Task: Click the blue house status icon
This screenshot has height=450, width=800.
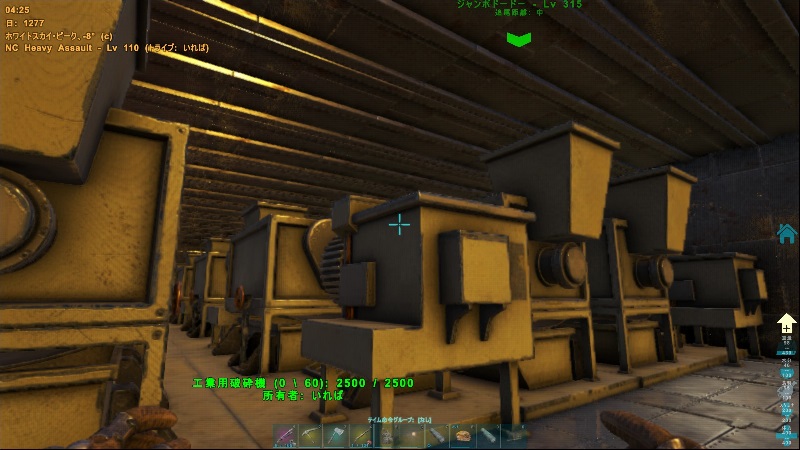Action: click(x=787, y=233)
